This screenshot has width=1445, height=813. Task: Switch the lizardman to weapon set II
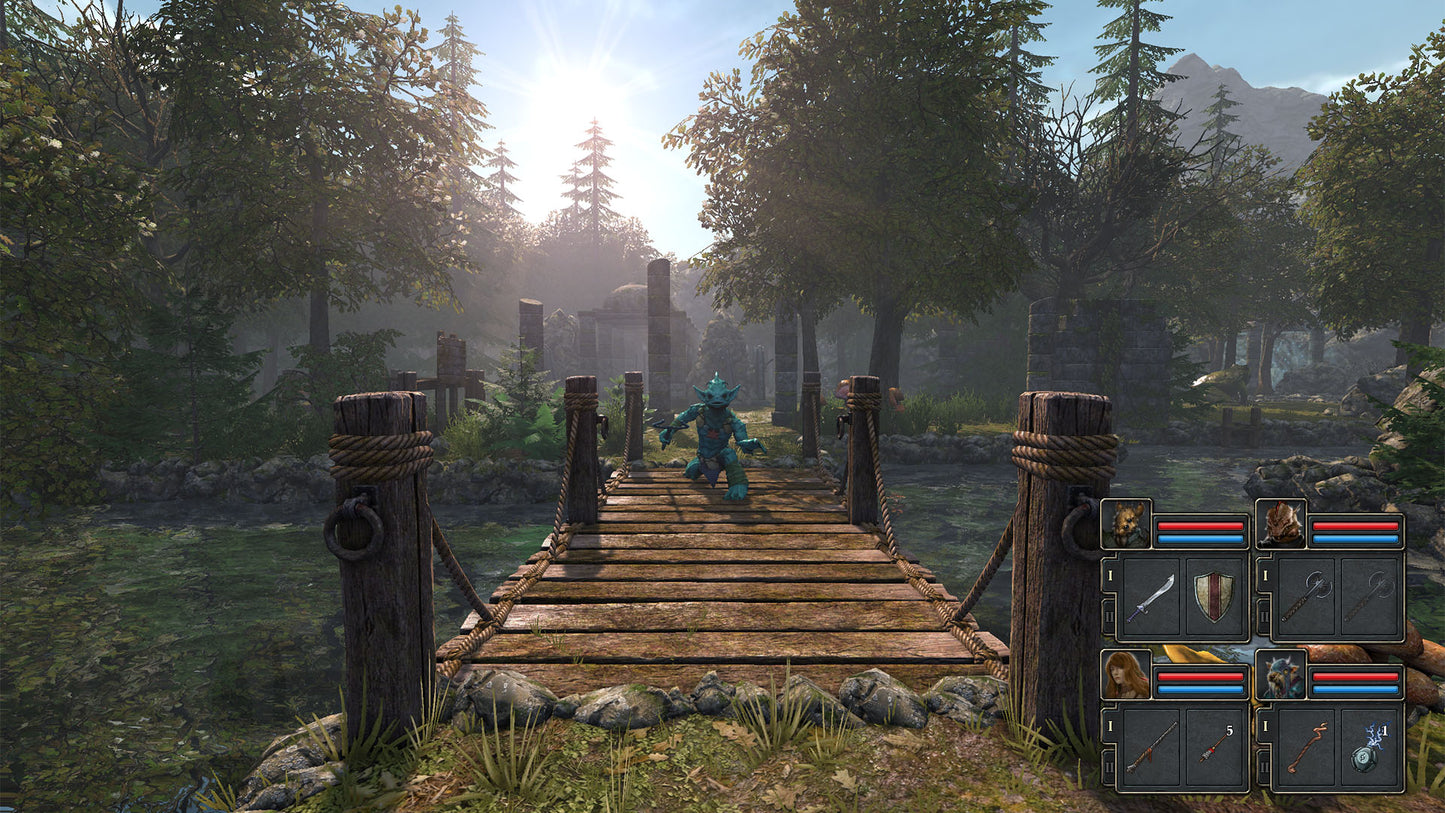click(1263, 616)
